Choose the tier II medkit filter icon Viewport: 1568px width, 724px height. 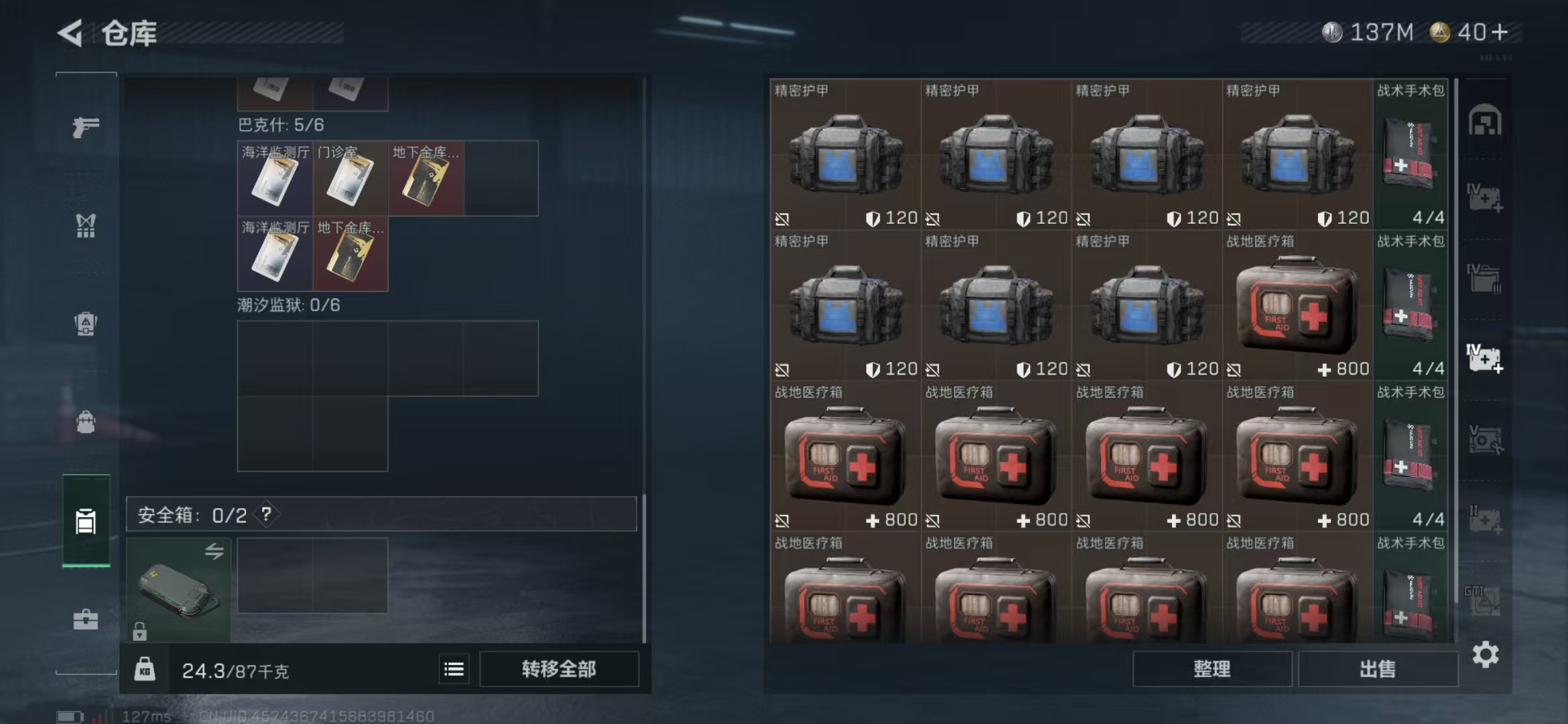coord(1485,520)
